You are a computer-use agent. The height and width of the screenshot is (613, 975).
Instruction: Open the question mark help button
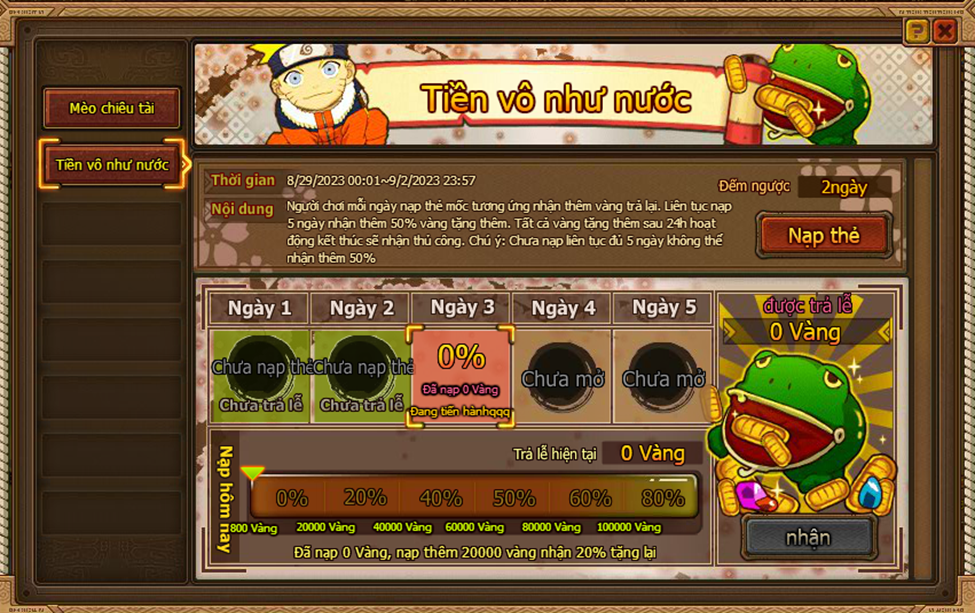click(x=915, y=32)
